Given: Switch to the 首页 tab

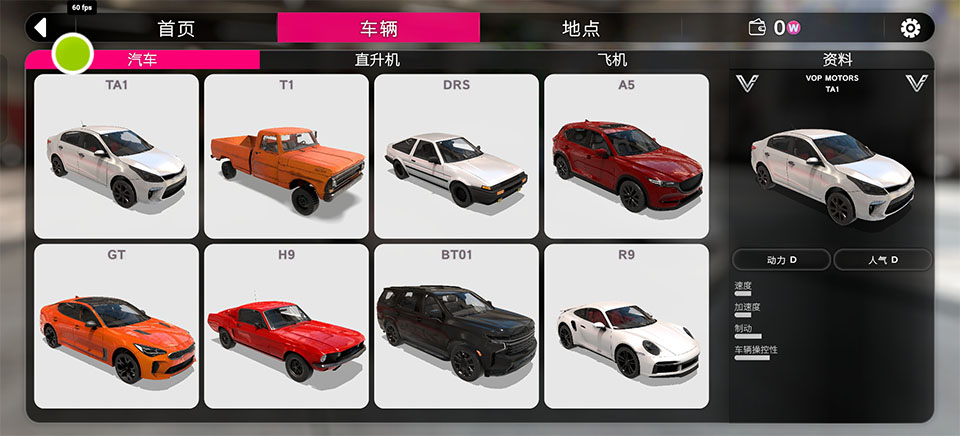Looking at the screenshot, I should click(x=176, y=28).
